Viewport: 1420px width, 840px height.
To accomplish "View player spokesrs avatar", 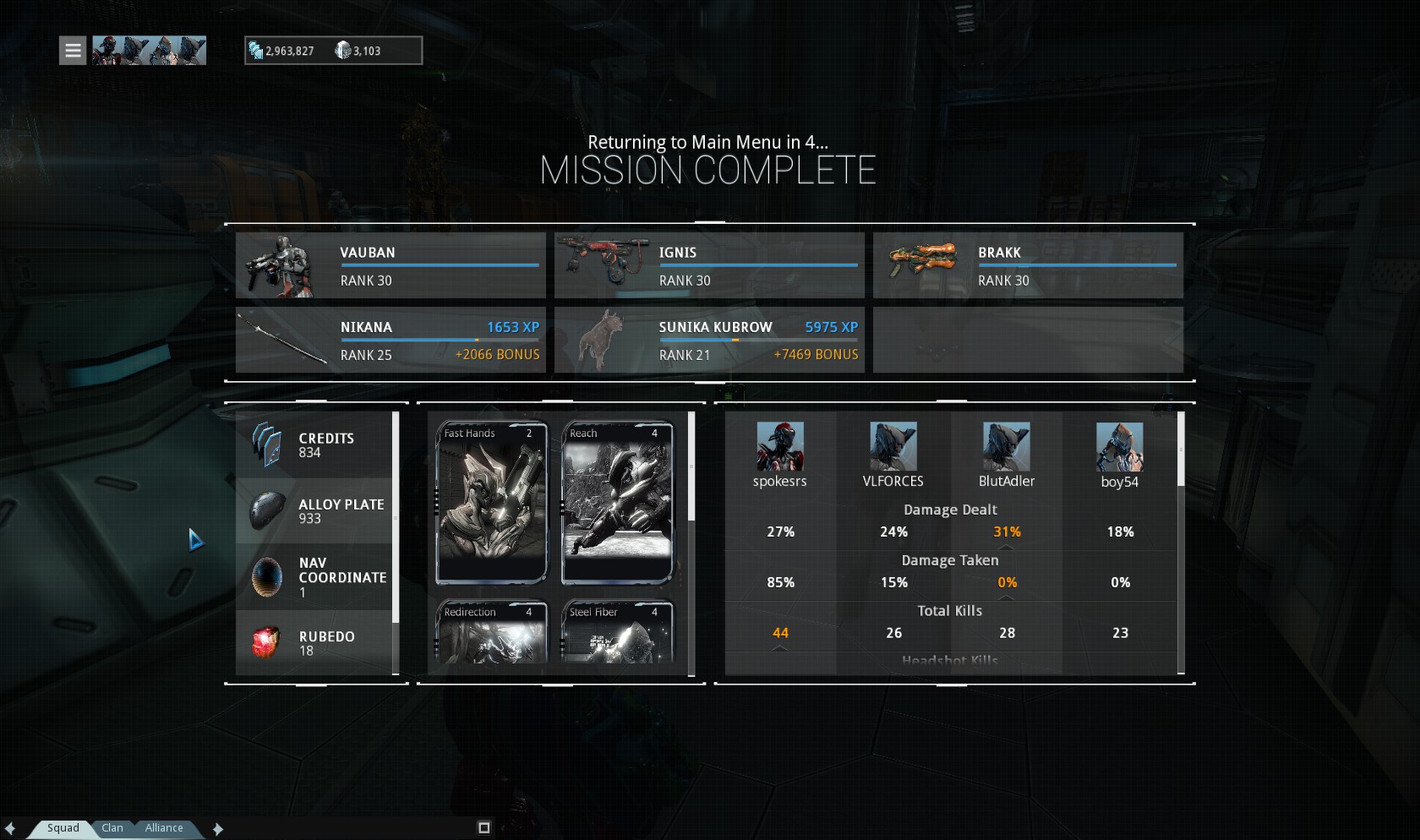I will (779, 446).
